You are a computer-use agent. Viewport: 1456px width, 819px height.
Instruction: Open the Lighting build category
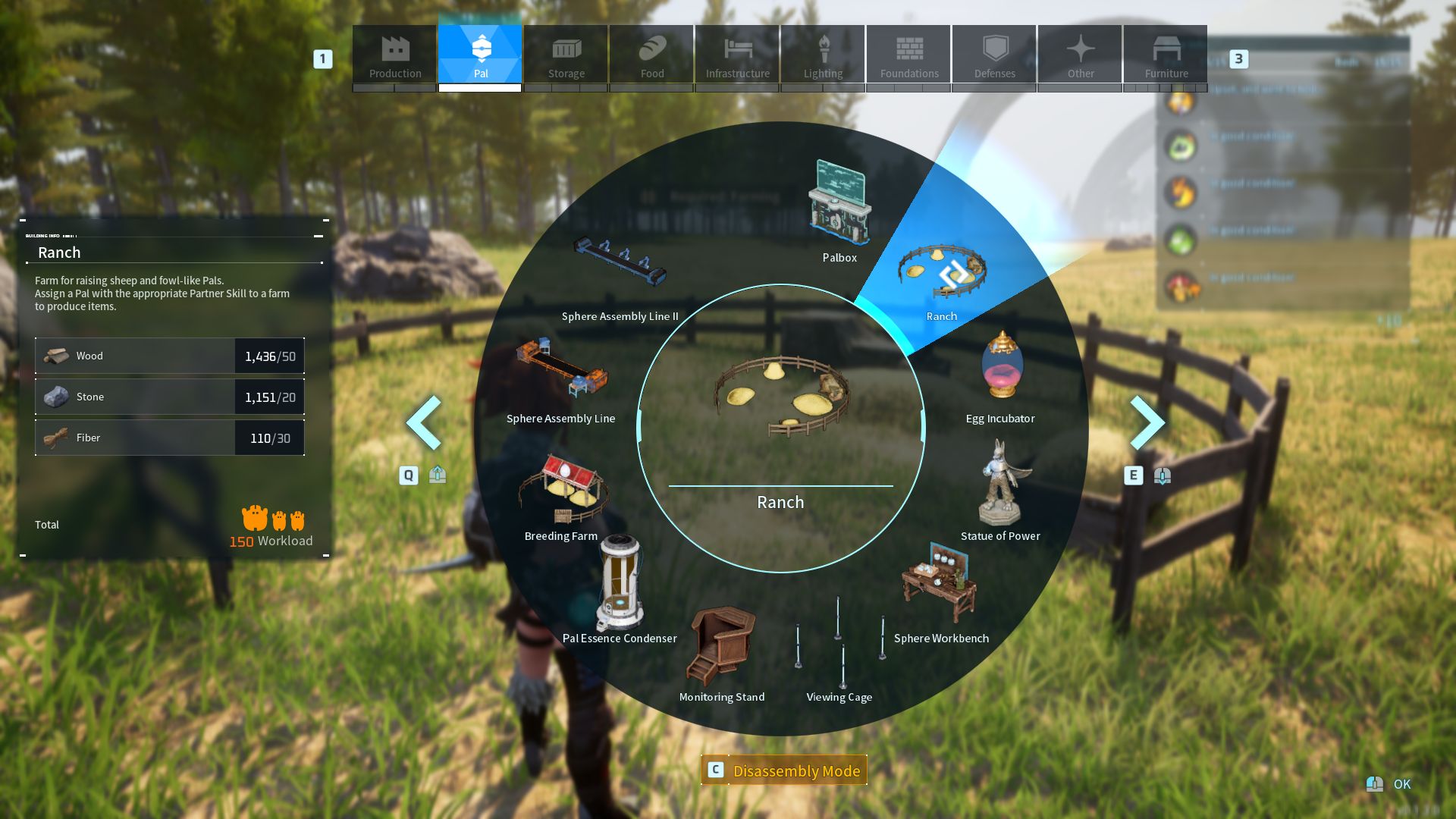click(823, 55)
